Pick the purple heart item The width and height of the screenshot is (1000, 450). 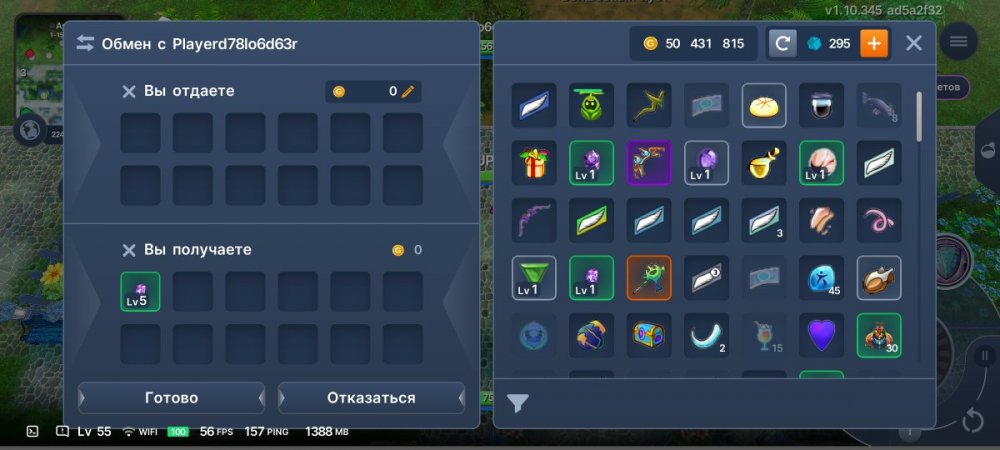[x=821, y=336]
